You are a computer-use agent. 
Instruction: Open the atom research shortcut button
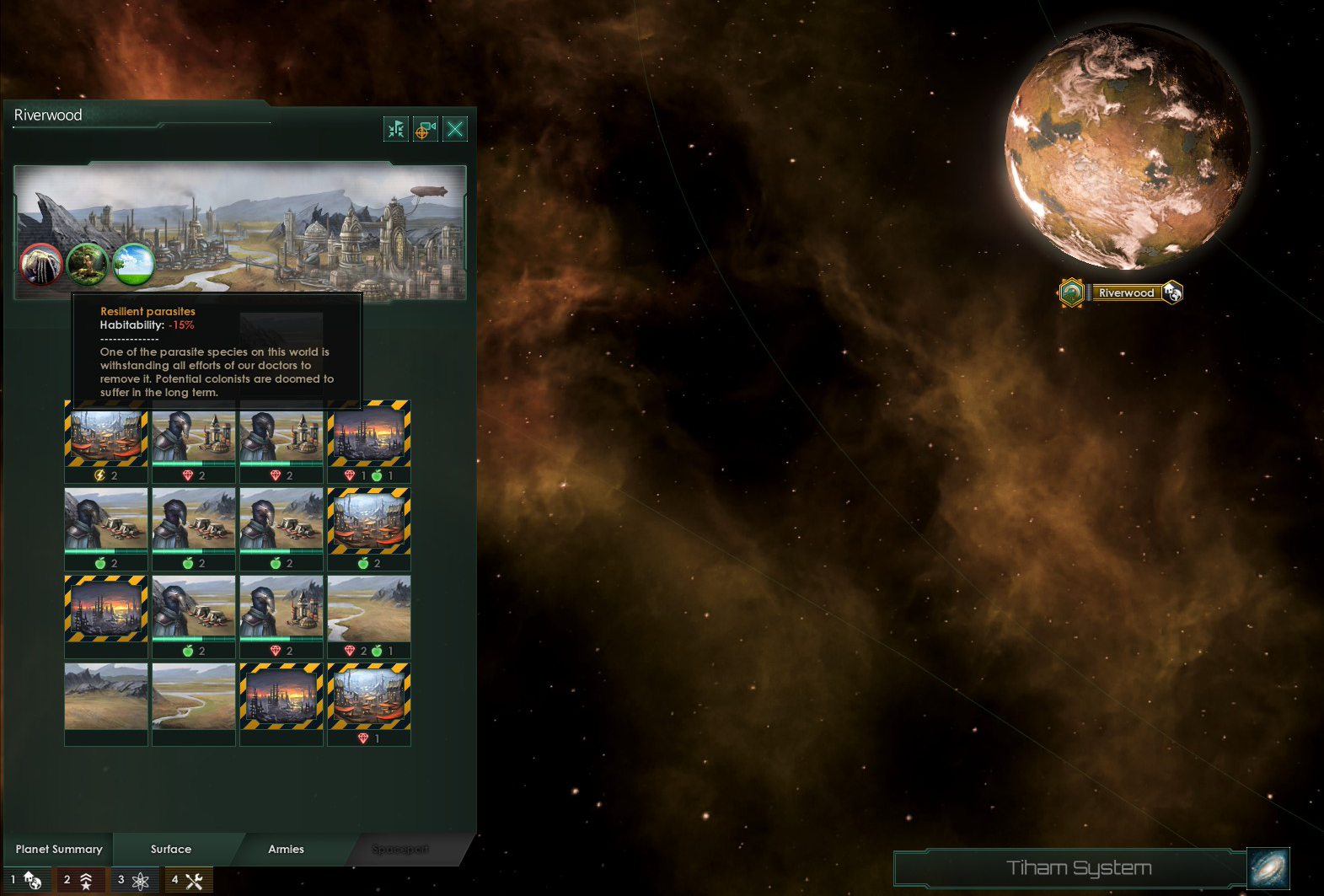[134, 880]
